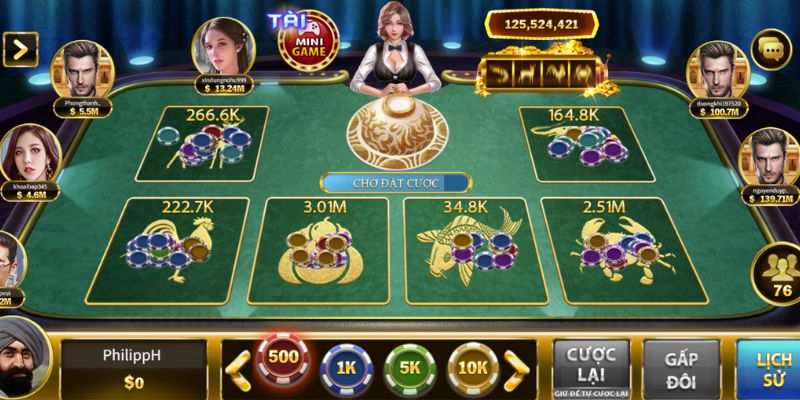This screenshot has width=800, height=400.
Task: Show earlier chip denominations with left arrow
Action: click(236, 367)
